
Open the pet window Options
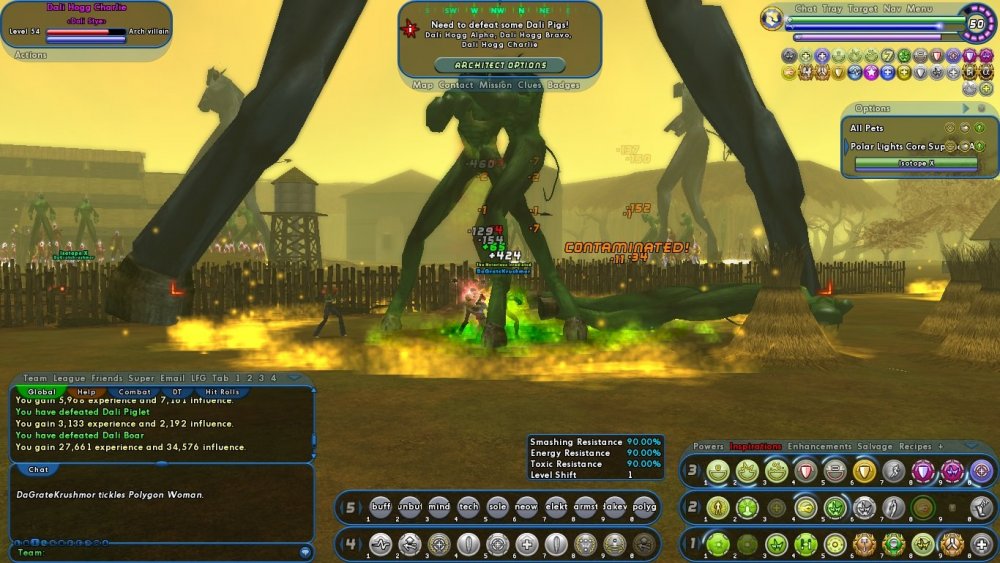[x=872, y=108]
